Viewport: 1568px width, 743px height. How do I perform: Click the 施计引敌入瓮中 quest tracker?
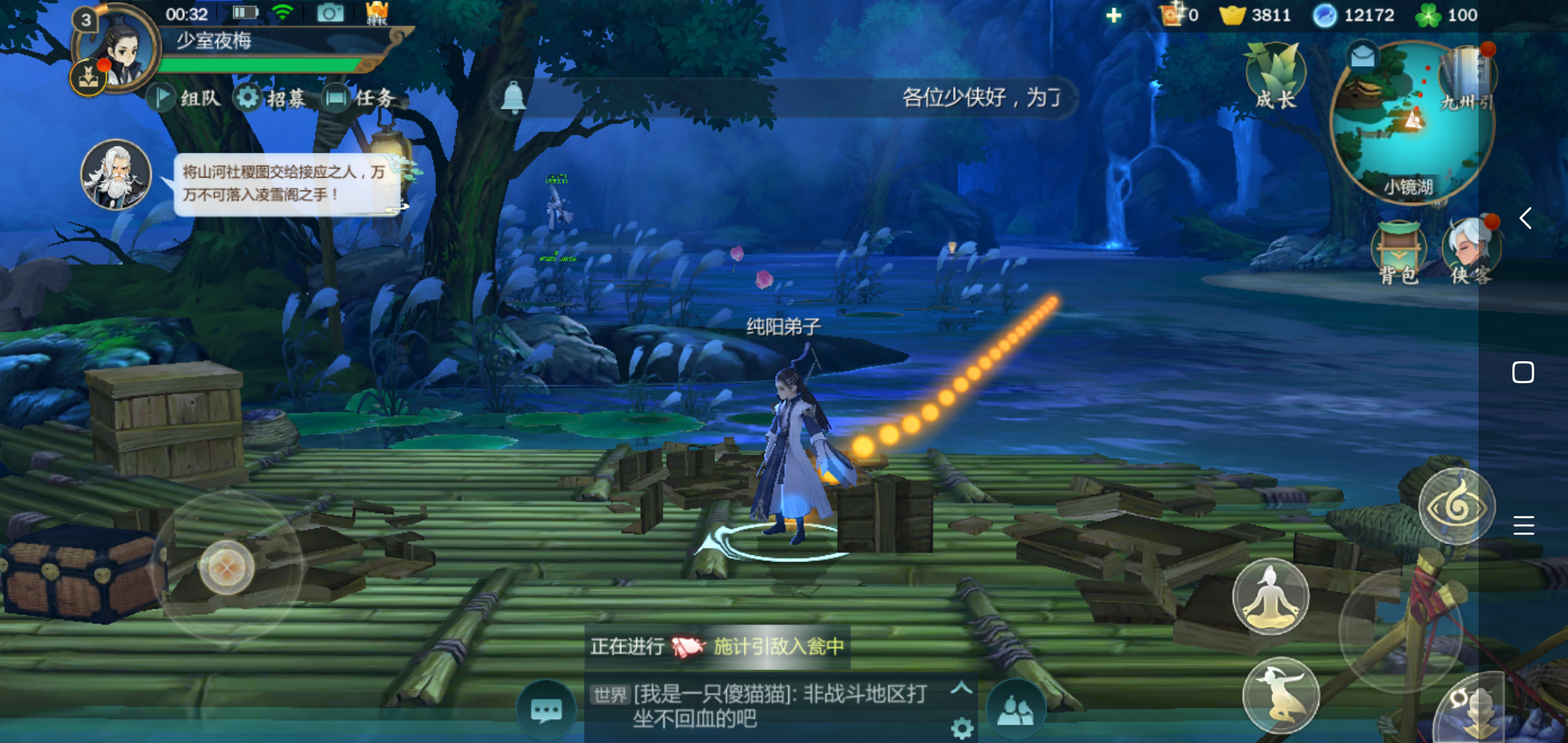coord(717,647)
